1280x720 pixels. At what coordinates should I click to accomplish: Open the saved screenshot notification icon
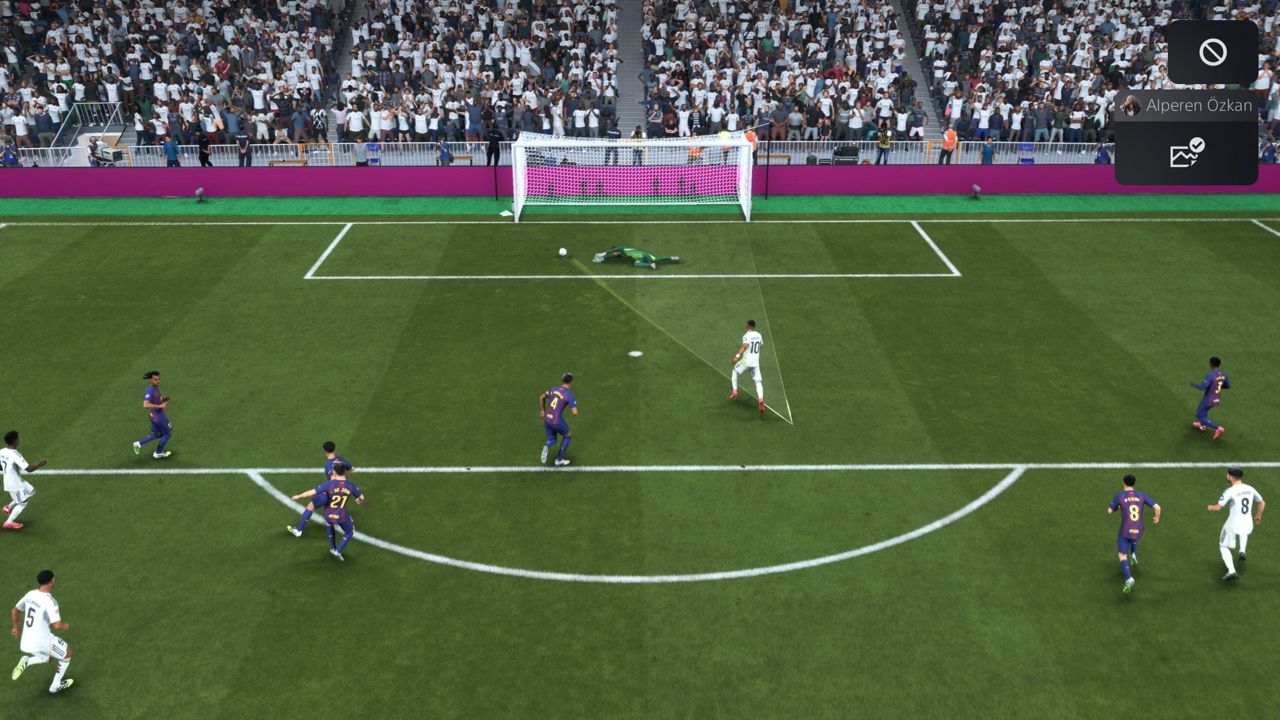coord(1186,153)
